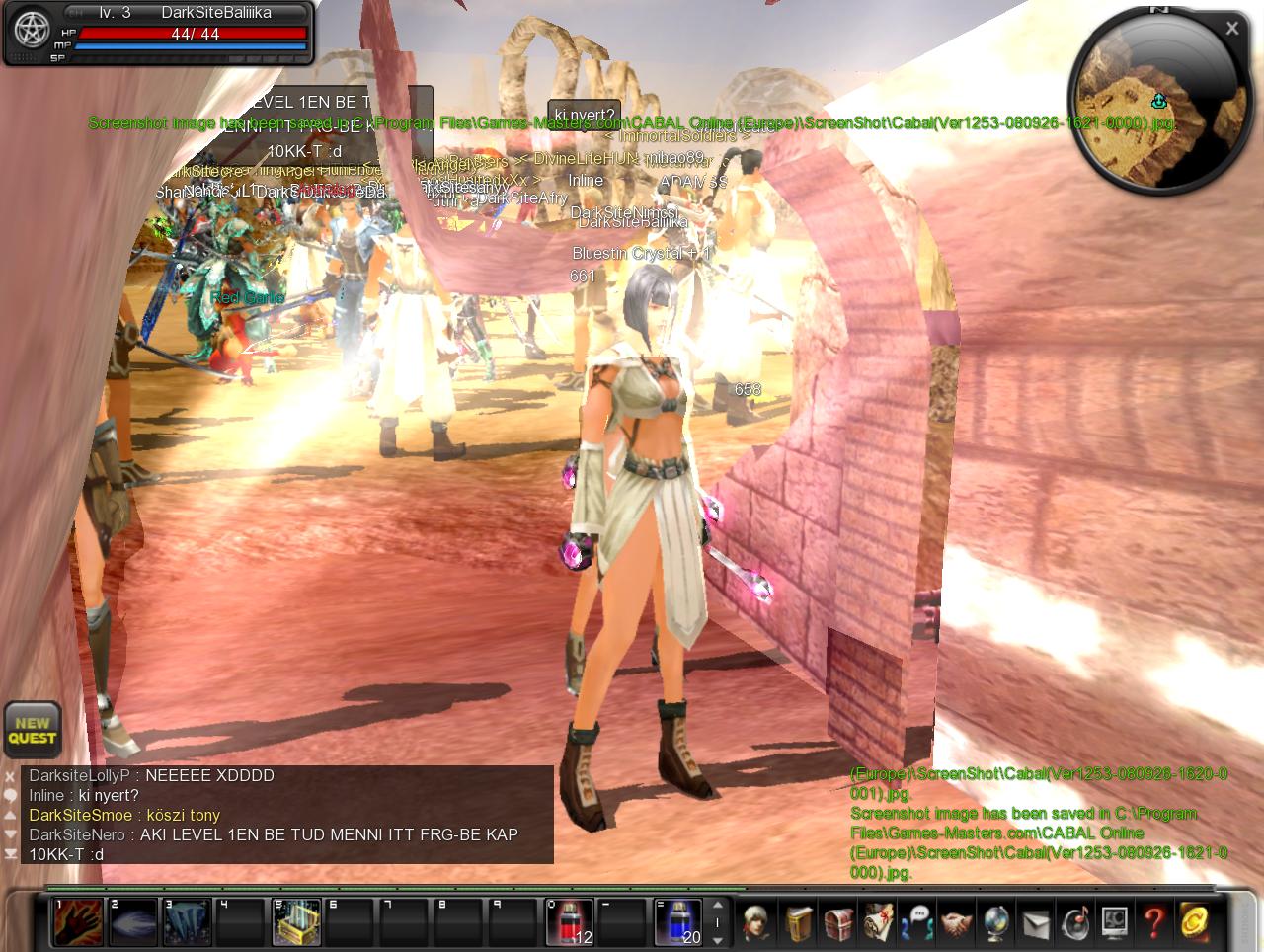Open the speech bubble community icon
This screenshot has width=1264, height=952.
click(x=917, y=923)
